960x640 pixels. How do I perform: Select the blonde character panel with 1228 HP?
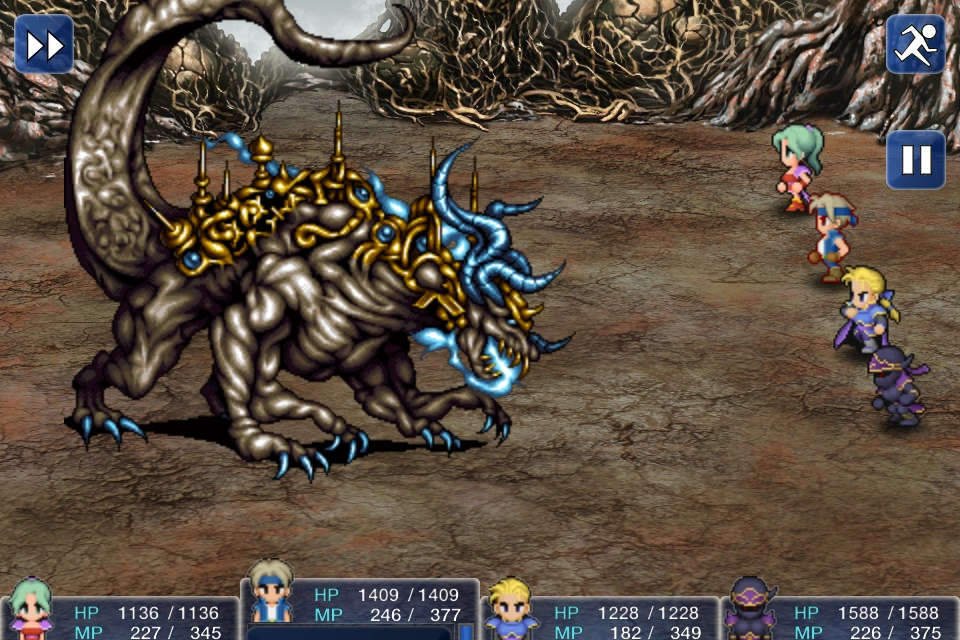[x=600, y=620]
